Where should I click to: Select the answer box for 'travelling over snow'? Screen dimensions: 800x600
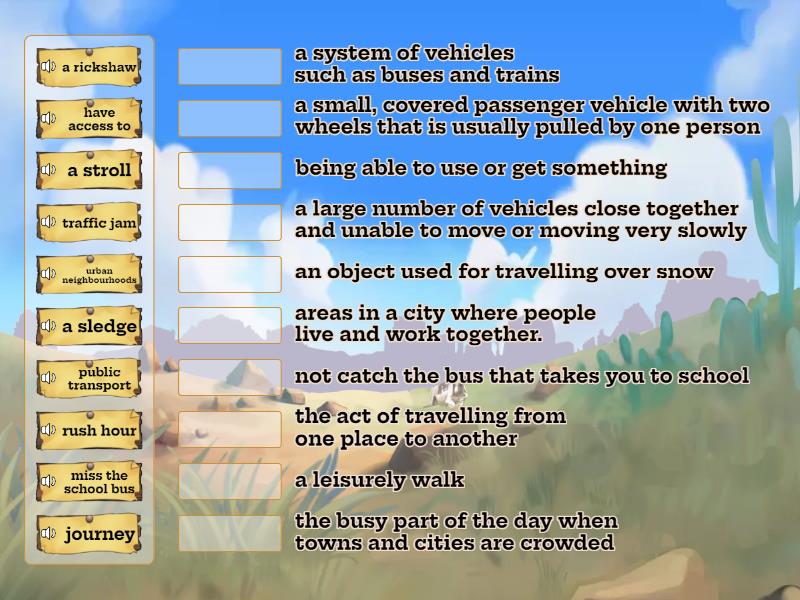[x=230, y=273]
